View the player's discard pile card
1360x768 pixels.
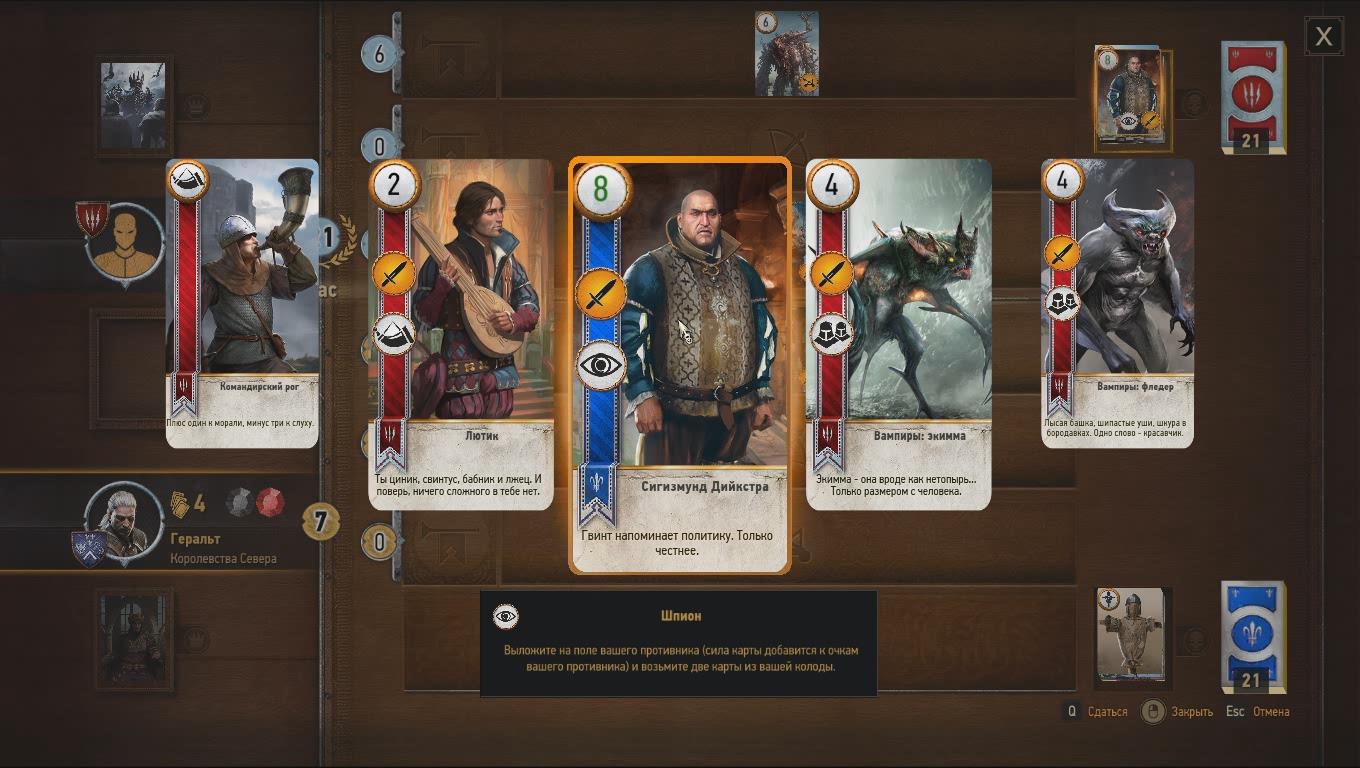coord(1132,637)
